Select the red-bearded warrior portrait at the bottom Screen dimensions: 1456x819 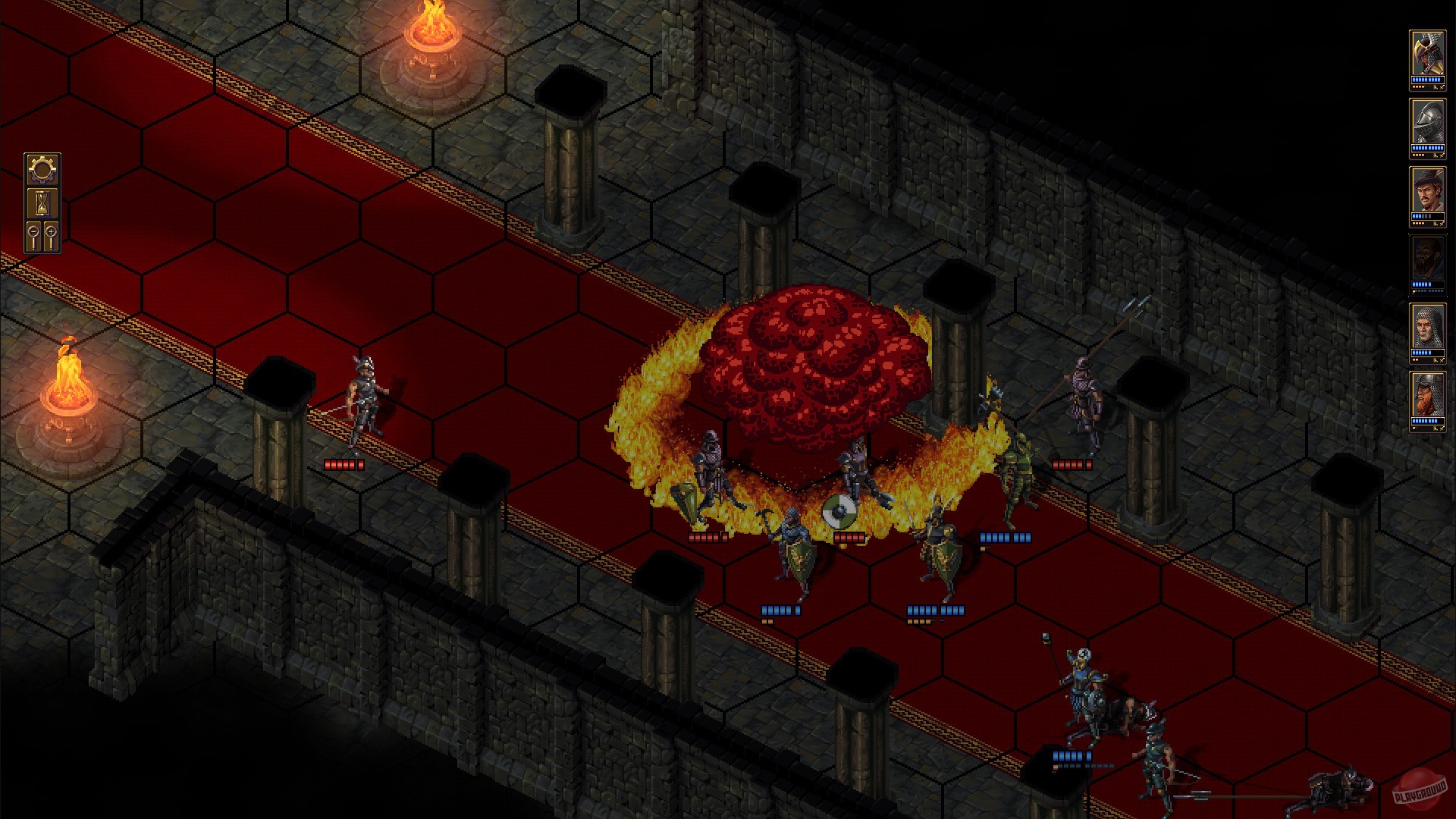(1429, 394)
